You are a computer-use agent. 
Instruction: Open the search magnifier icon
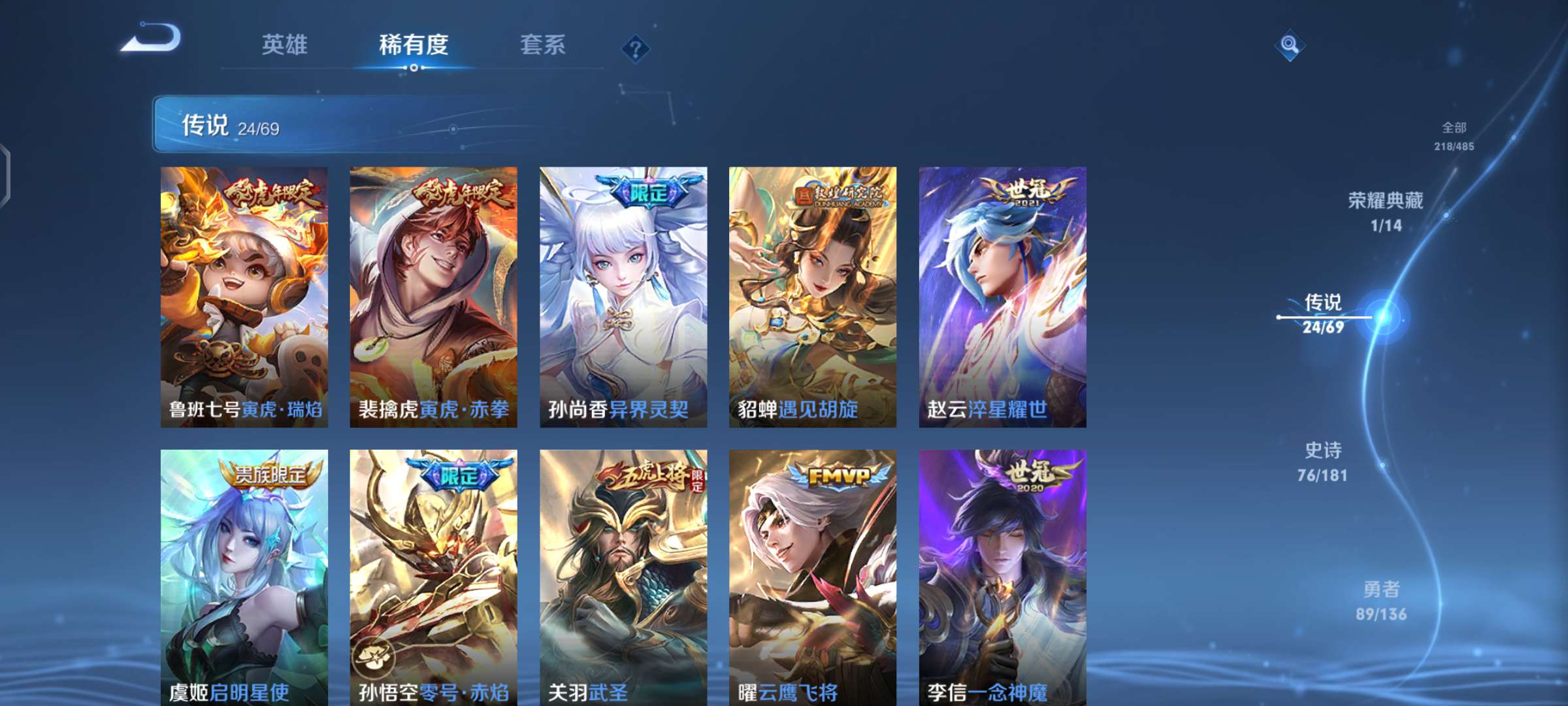click(x=1289, y=46)
